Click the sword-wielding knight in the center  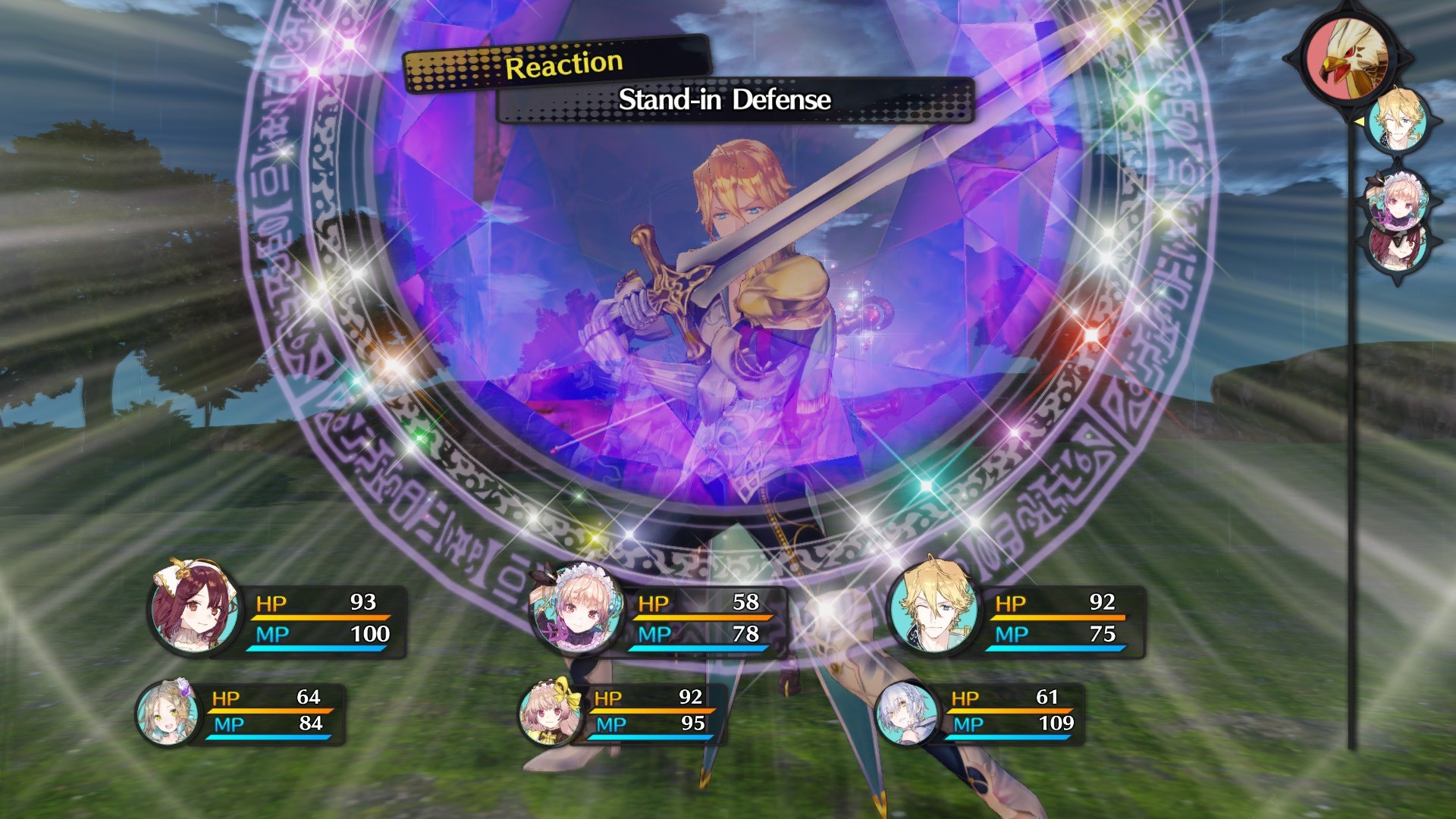(728, 318)
